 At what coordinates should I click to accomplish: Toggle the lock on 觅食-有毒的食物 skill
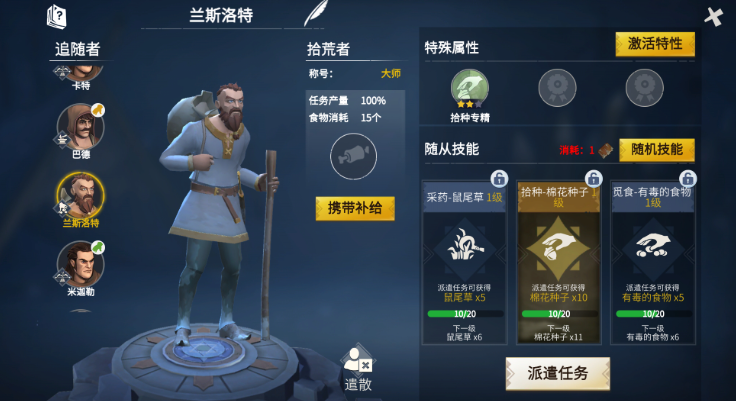tap(687, 178)
